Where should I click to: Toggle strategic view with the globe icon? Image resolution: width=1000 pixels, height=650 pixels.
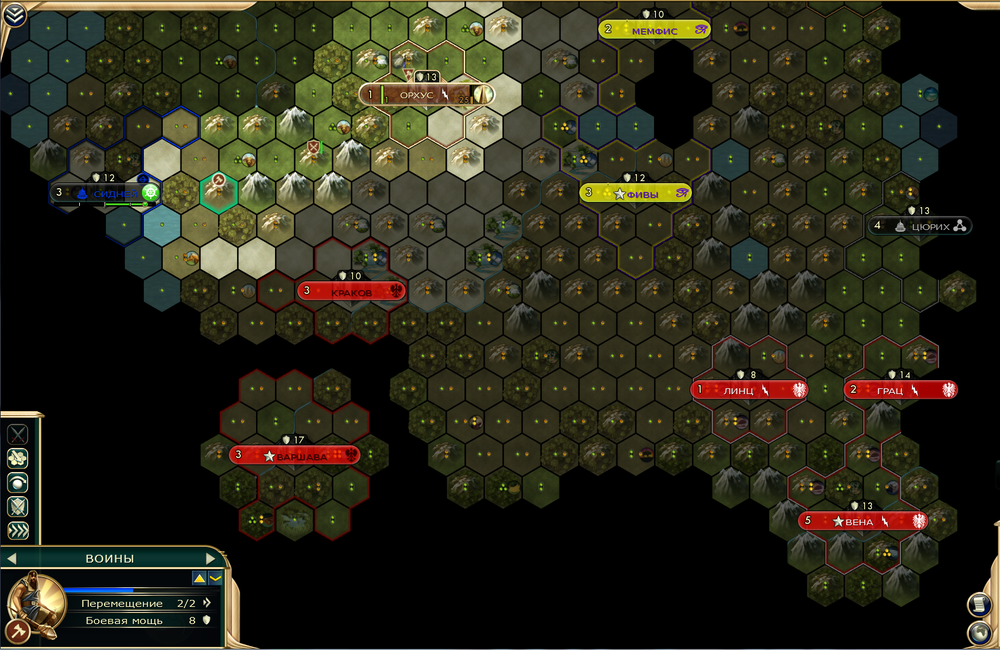[979, 632]
